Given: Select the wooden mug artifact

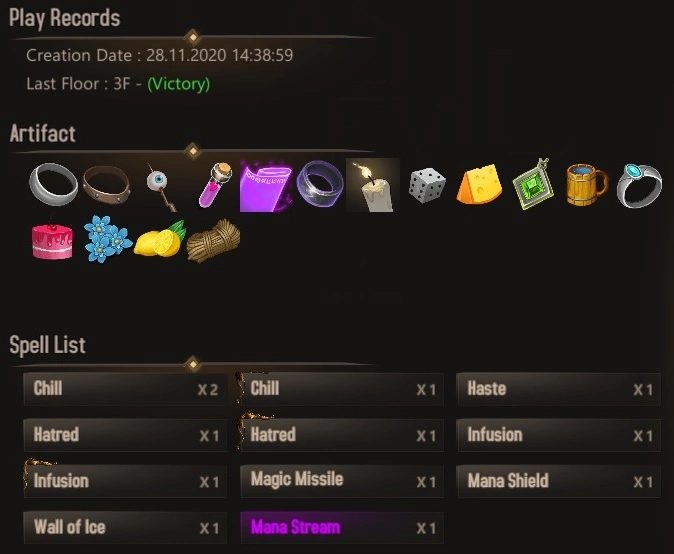Looking at the screenshot, I should coord(586,185).
